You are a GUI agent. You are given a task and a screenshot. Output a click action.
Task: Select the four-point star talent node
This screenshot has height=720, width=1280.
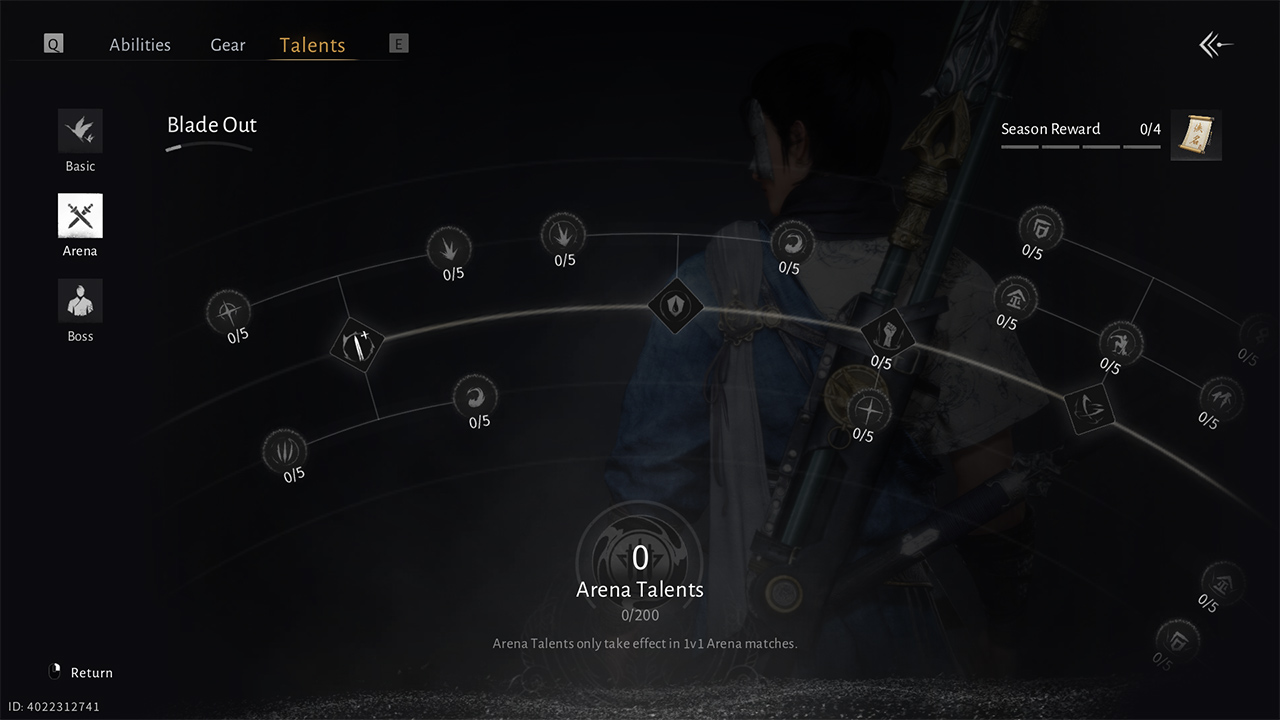[868, 409]
